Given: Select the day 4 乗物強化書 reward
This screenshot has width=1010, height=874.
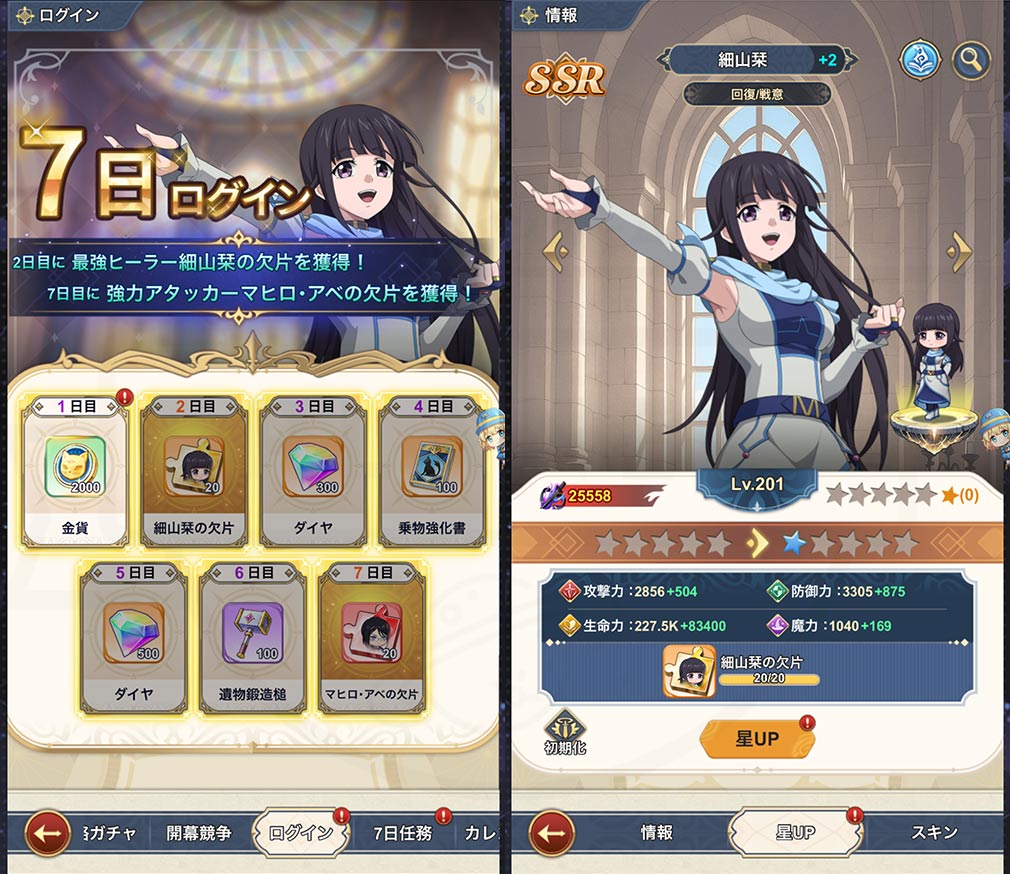Looking at the screenshot, I should click(432, 470).
